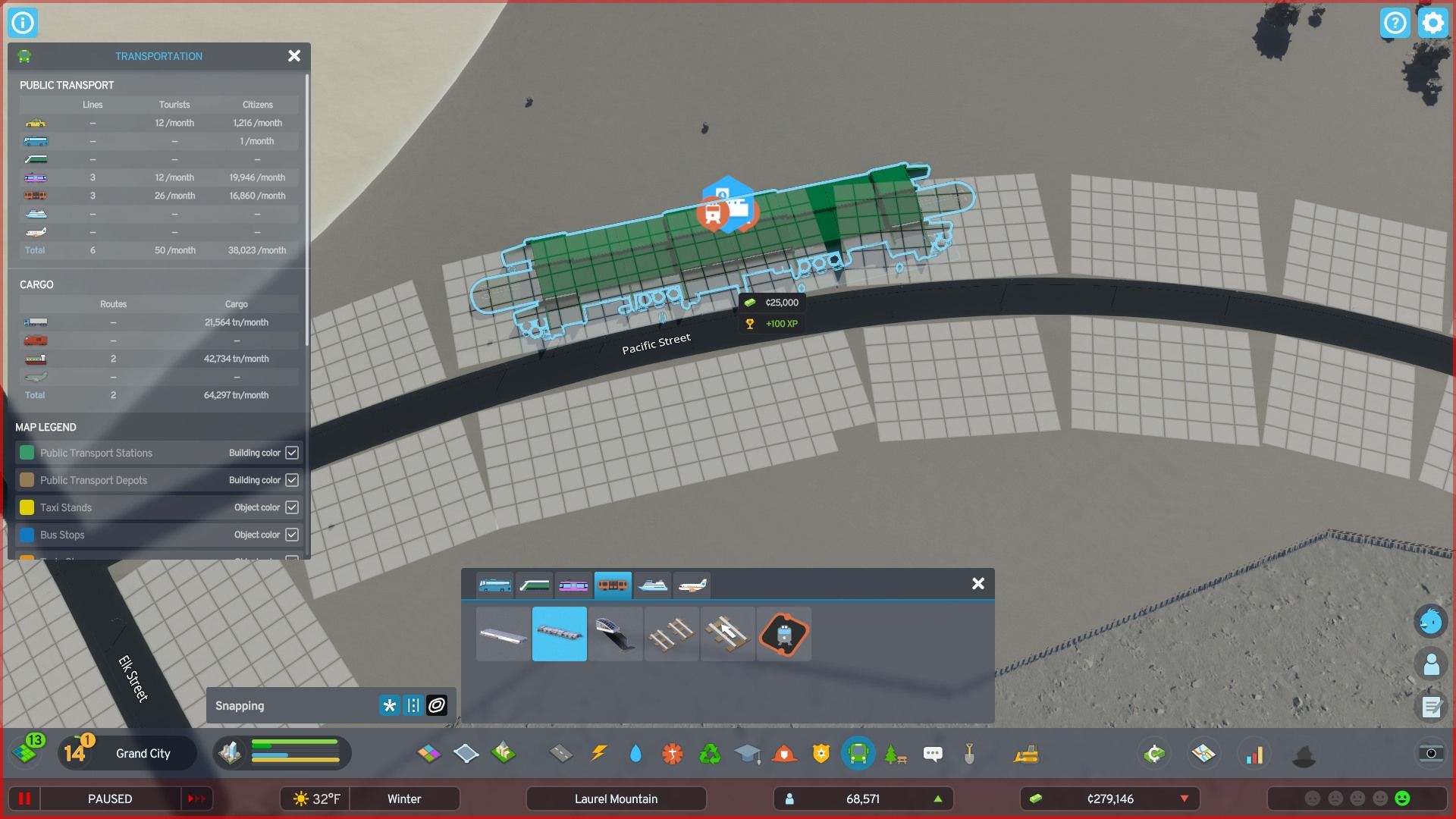Image resolution: width=1456 pixels, height=819 pixels.
Task: Expand the city money details dropdown
Action: click(1185, 799)
